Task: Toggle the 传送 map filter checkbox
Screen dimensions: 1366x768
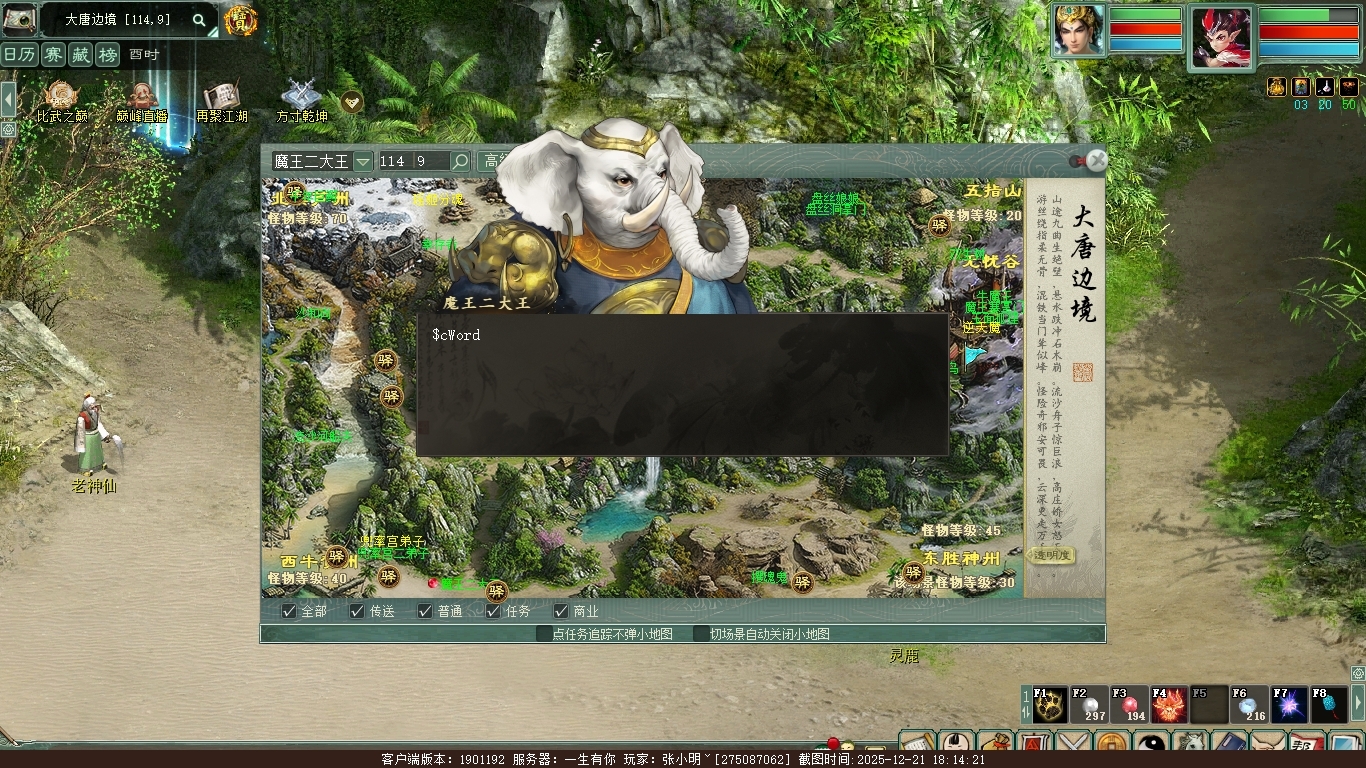Action: 357,611
